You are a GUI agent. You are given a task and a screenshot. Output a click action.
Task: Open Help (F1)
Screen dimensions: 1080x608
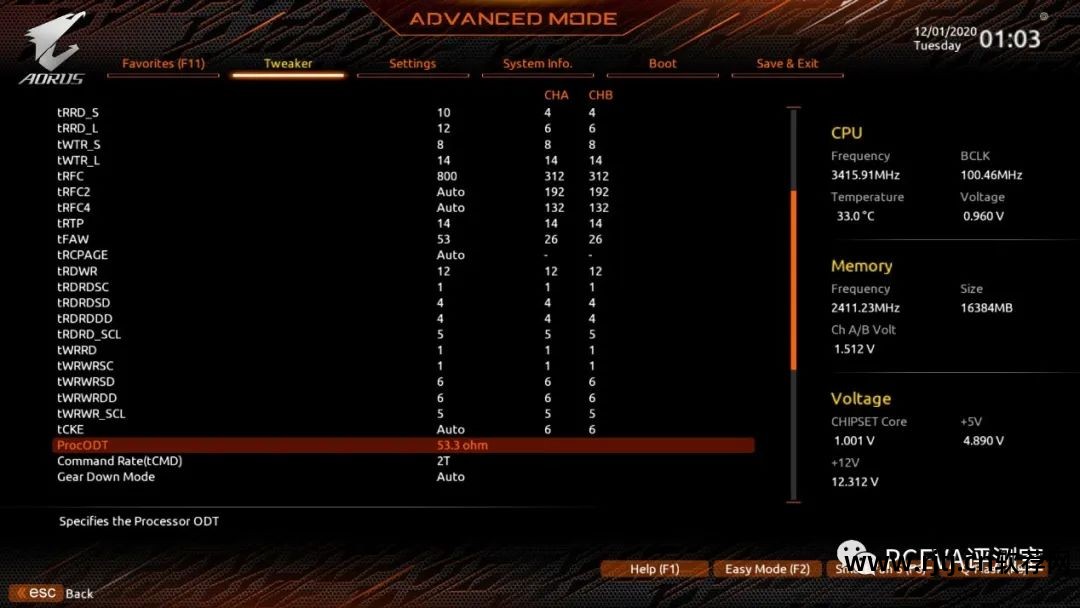tap(654, 569)
